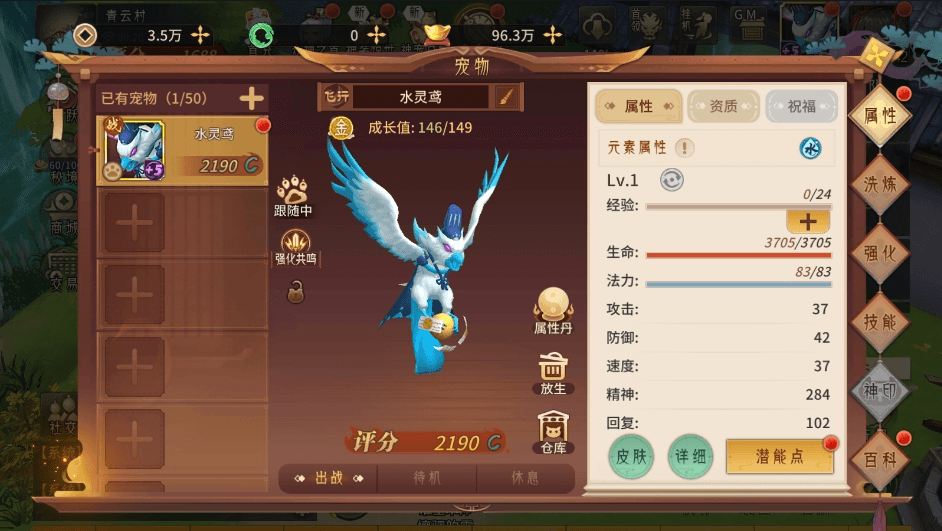Use the 属性丹 attribute pill
942x531 pixels.
point(553,310)
